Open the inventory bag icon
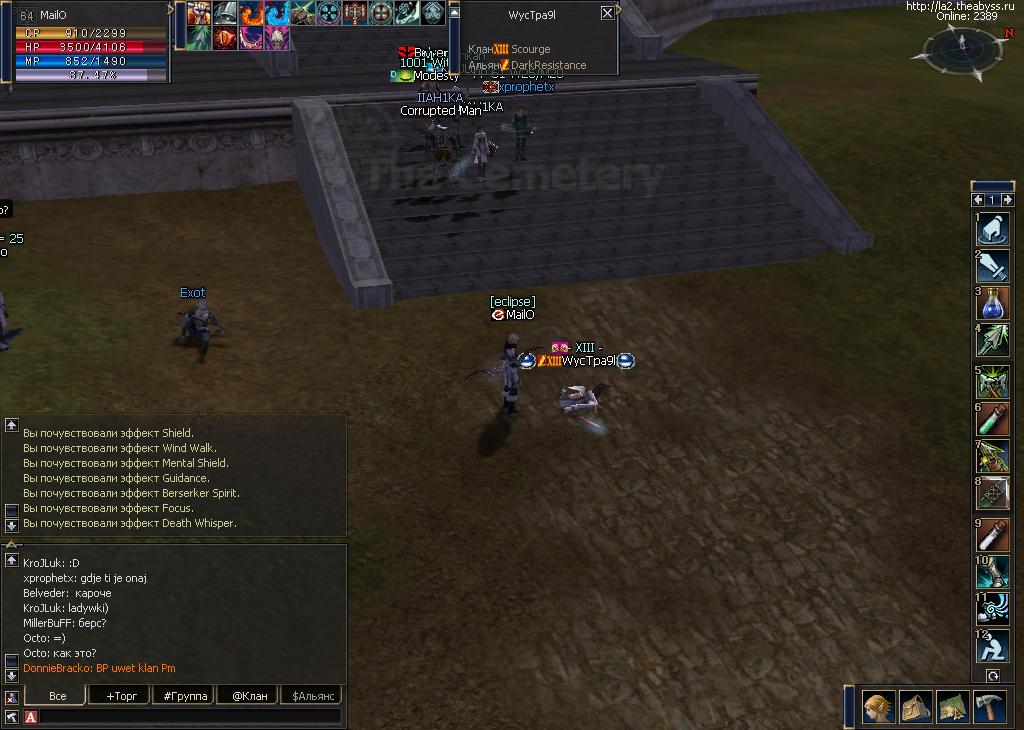Image resolution: width=1024 pixels, height=730 pixels. 915,707
